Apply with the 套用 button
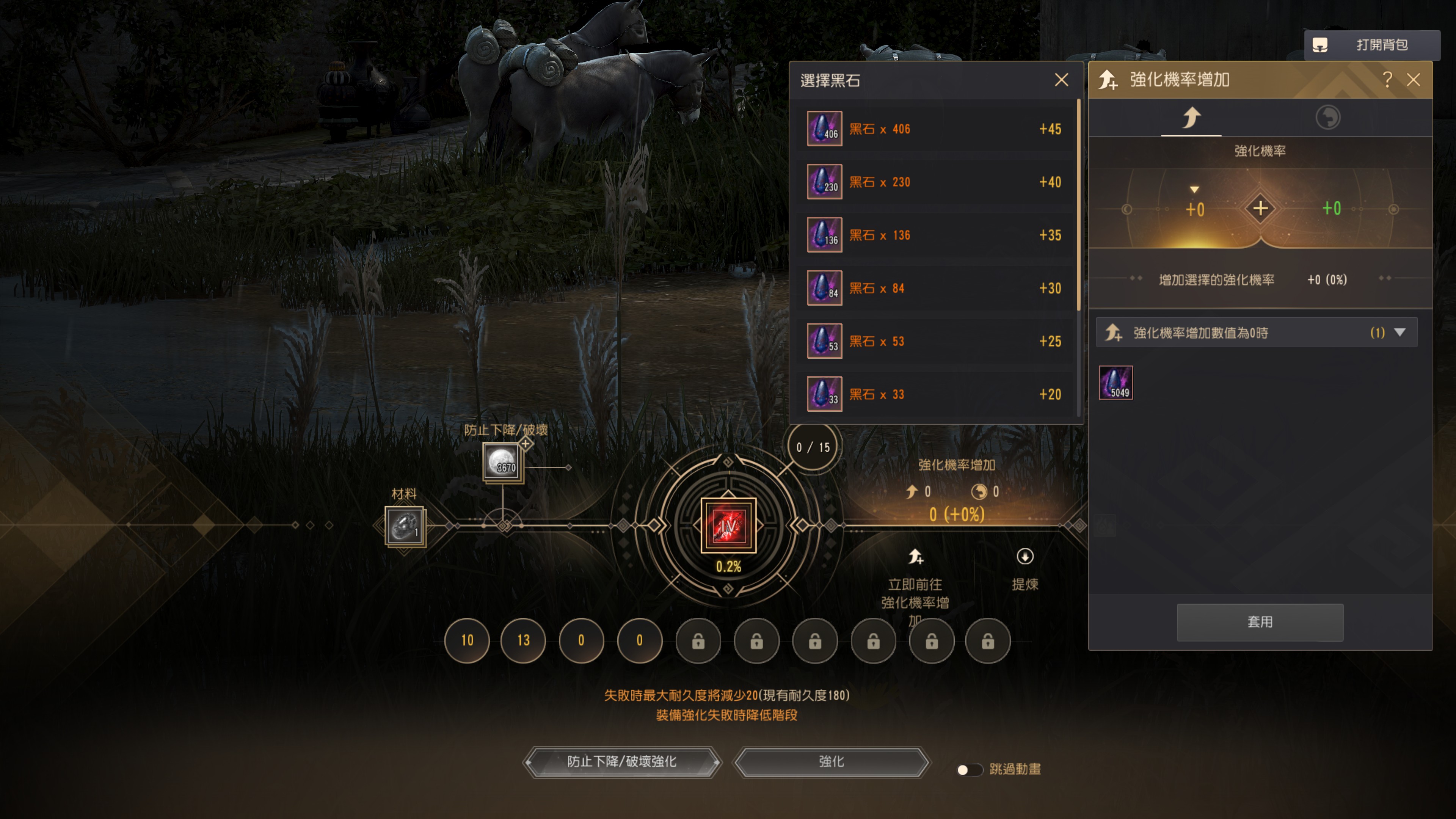The height and width of the screenshot is (819, 1456). (x=1259, y=622)
